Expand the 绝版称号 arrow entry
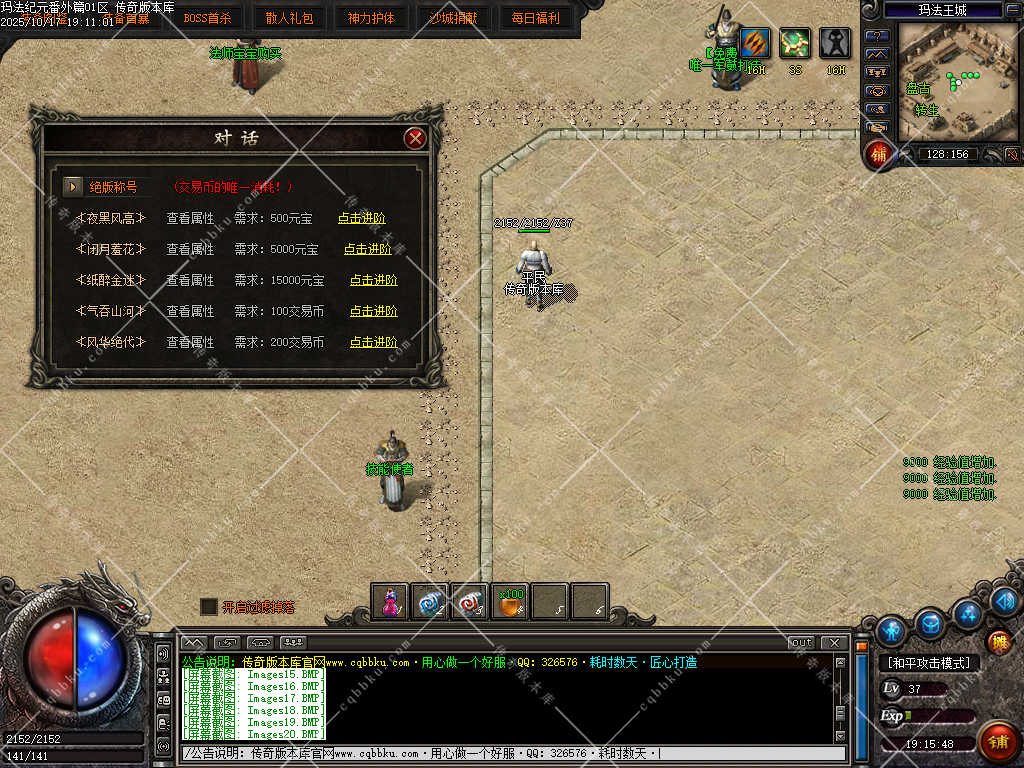1024x768 pixels. (73, 186)
